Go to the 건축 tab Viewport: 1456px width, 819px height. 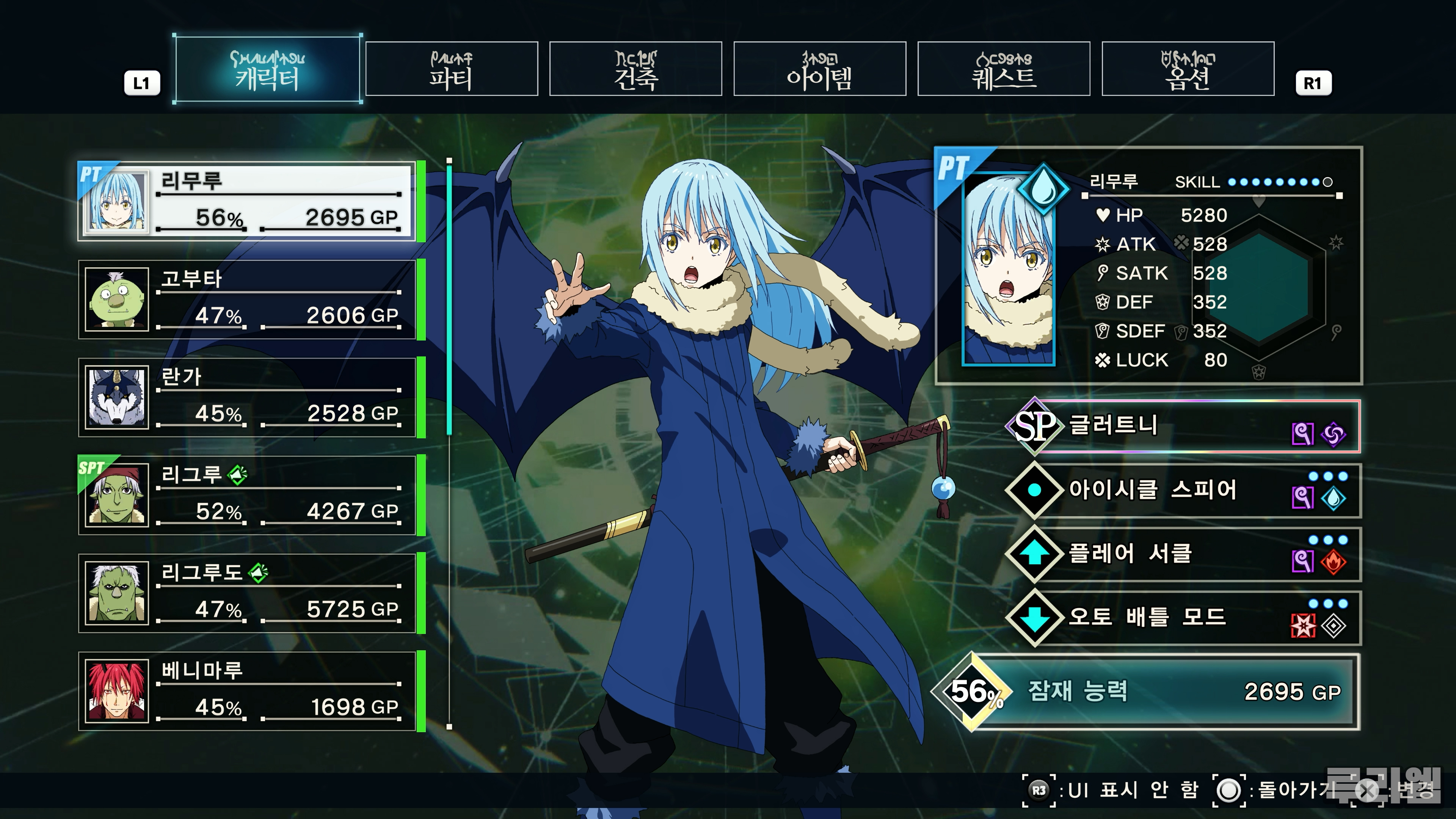(x=635, y=69)
